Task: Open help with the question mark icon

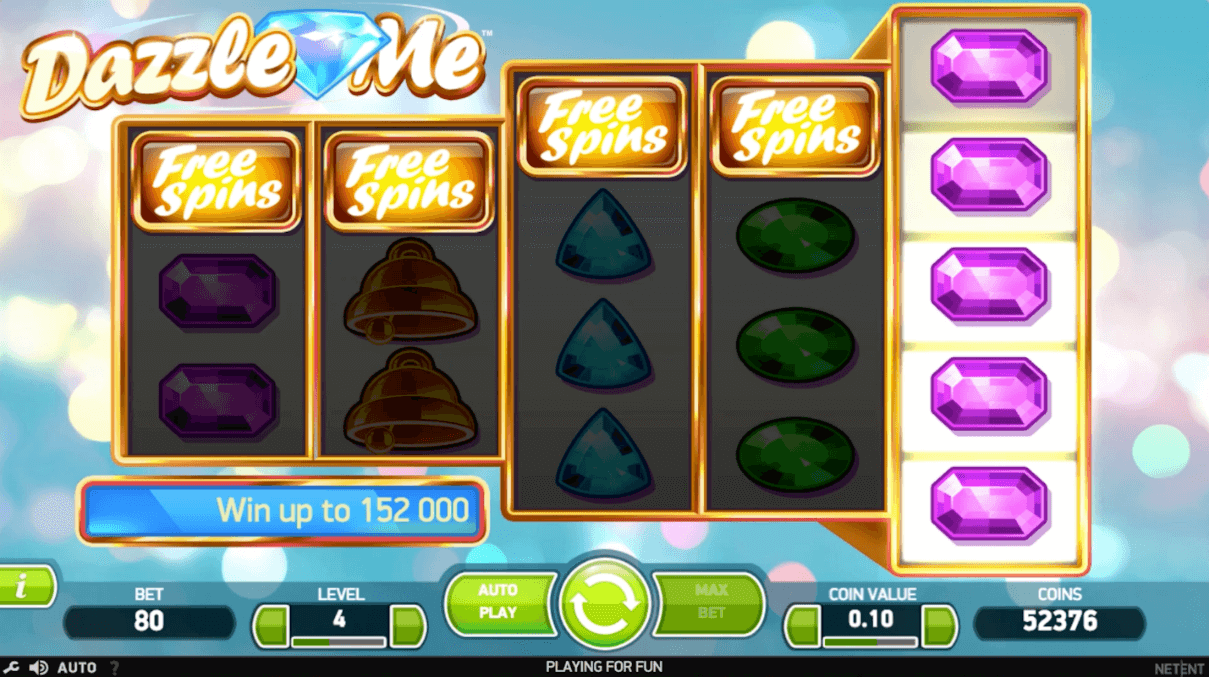Action: pos(114,667)
